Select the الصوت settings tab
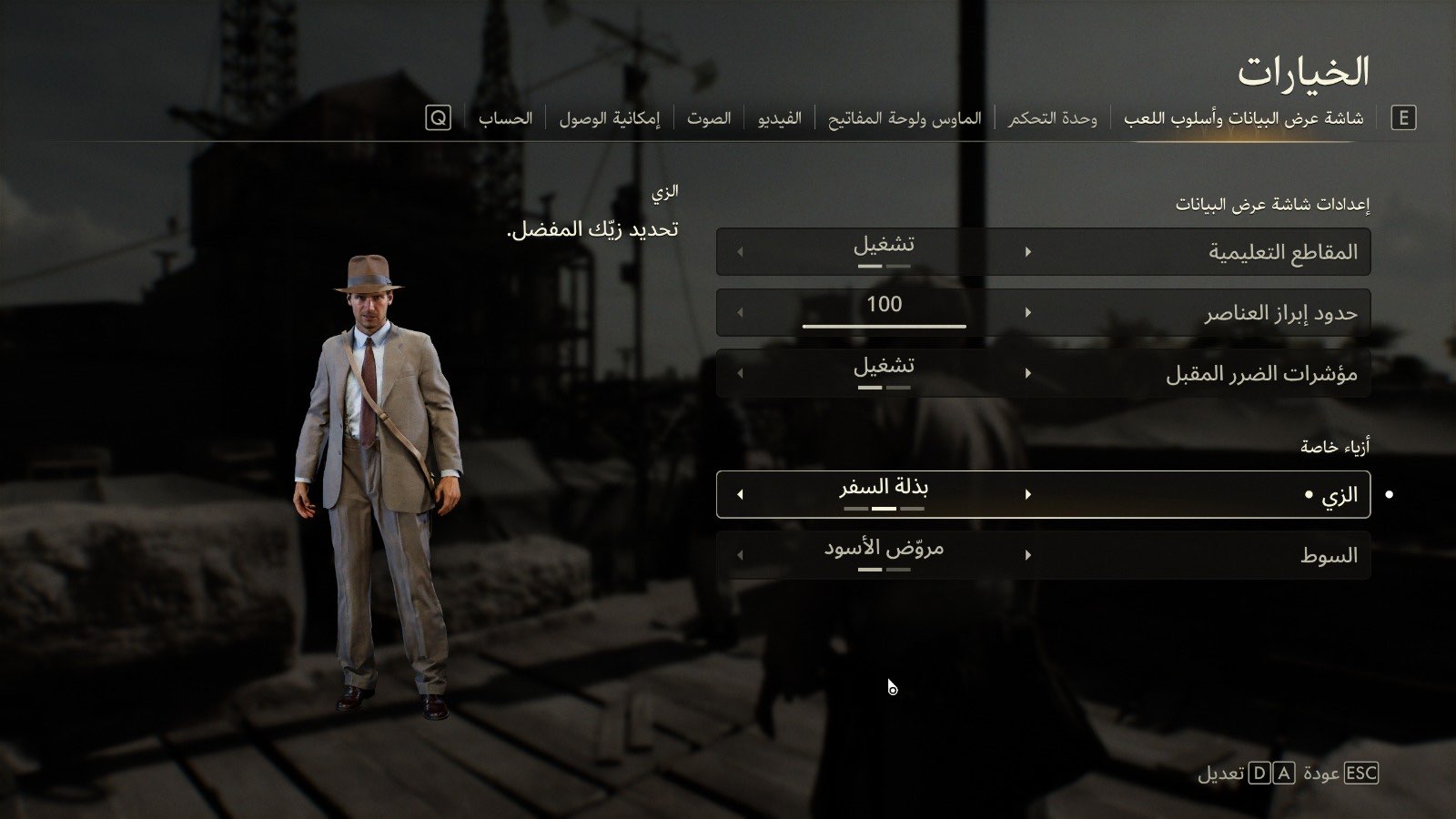The height and width of the screenshot is (819, 1456). coord(709,118)
